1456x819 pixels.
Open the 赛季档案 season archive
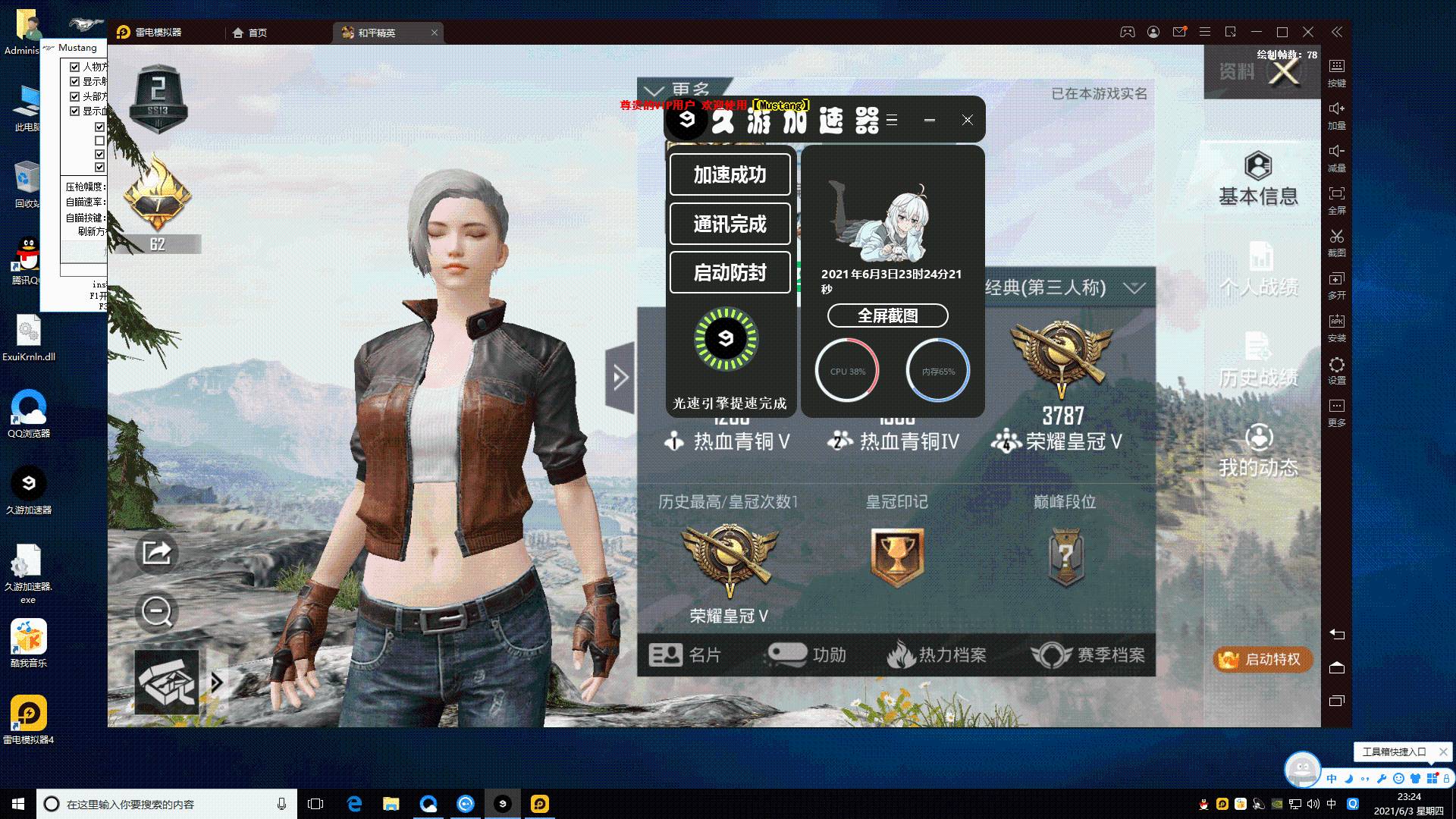pos(1088,654)
